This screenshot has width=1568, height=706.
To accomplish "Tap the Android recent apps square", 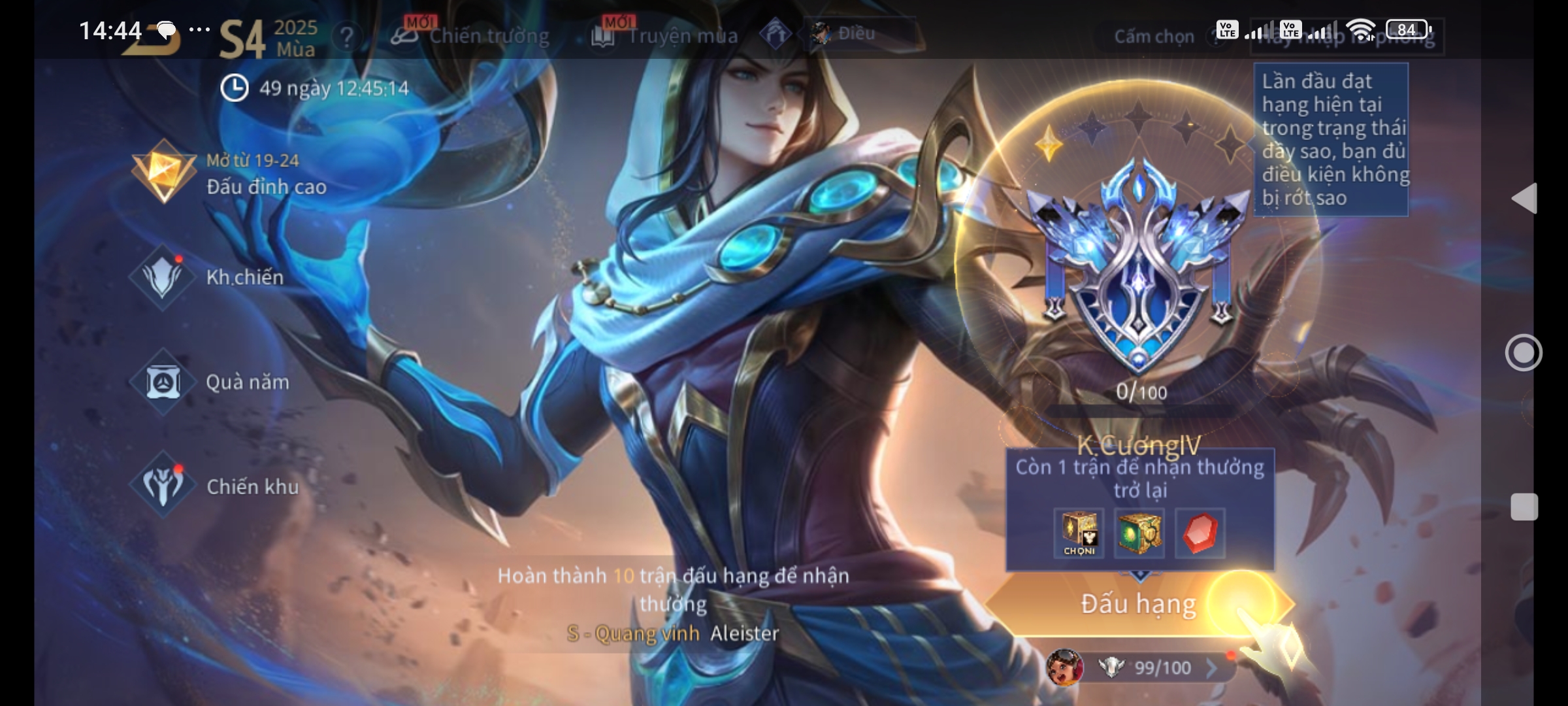I will tap(1524, 507).
